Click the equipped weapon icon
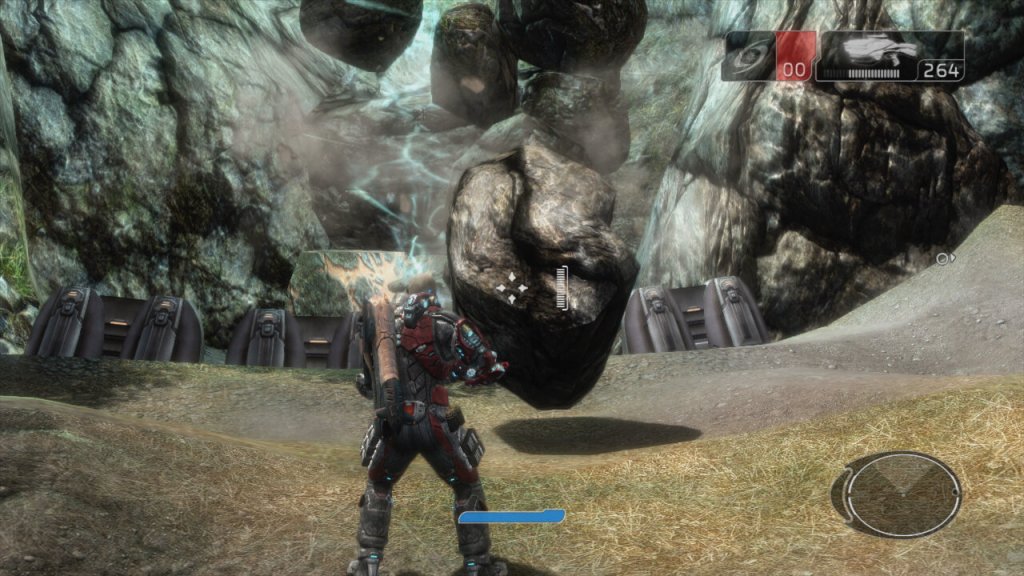The width and height of the screenshot is (1024, 576). pos(879,49)
